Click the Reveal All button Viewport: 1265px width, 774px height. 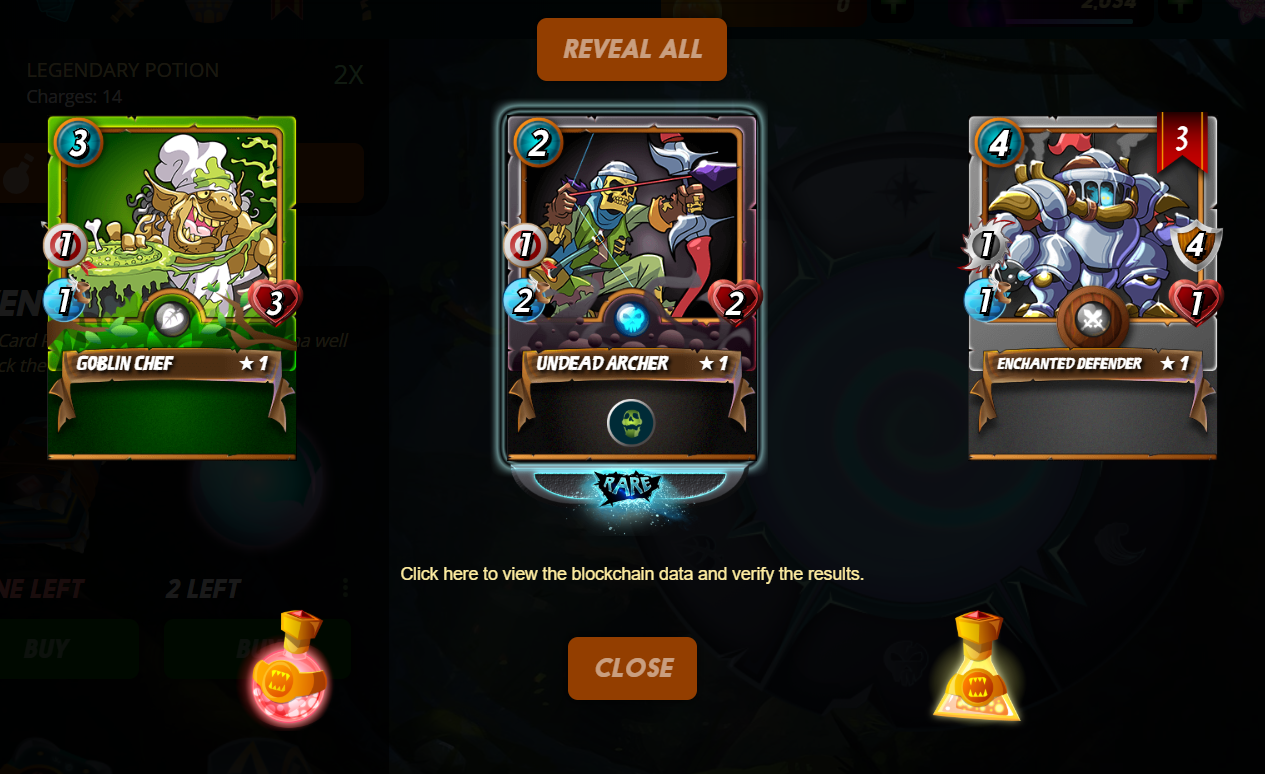click(631, 49)
